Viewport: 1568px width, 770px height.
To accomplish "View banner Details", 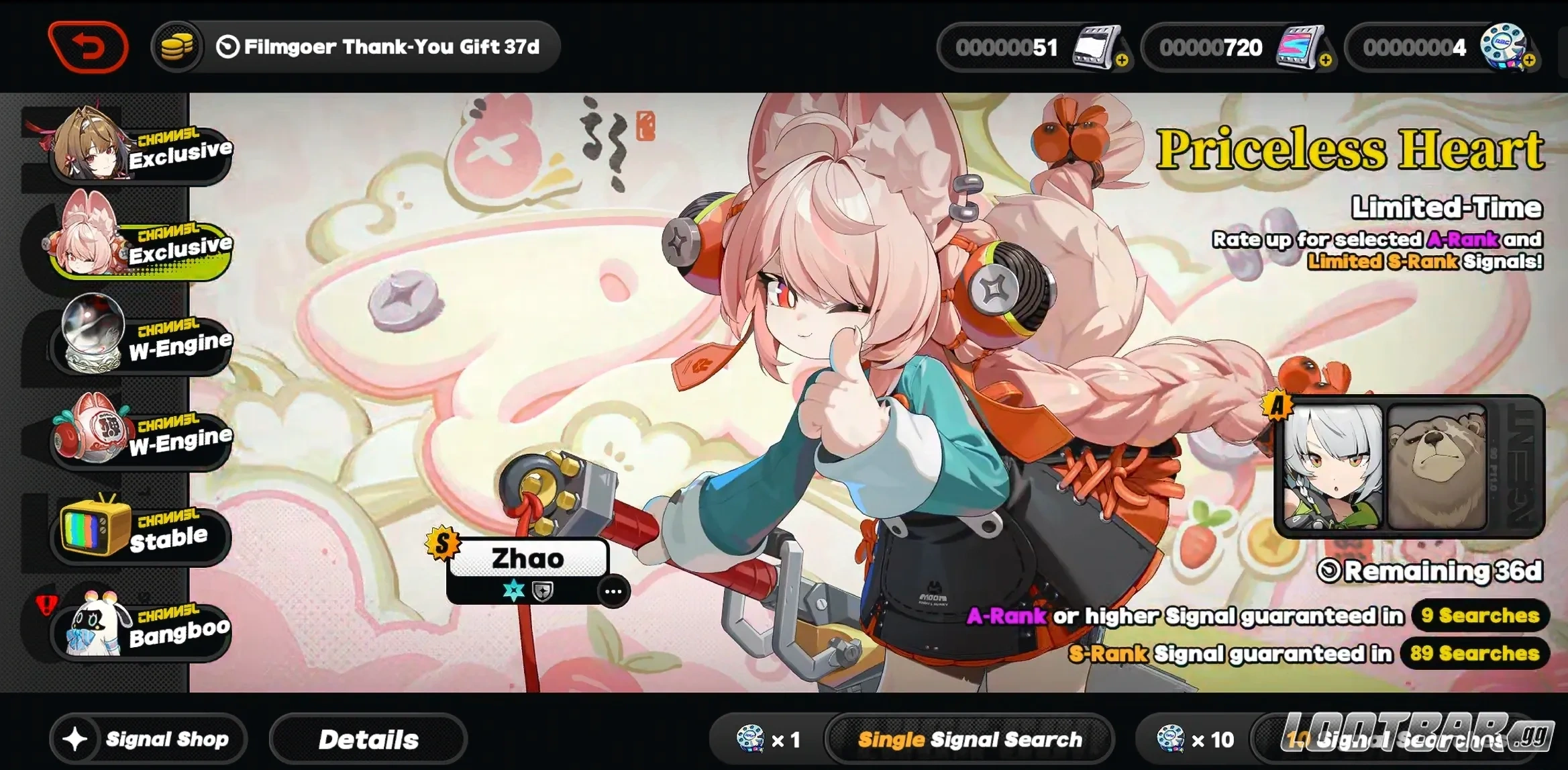I will click(x=368, y=739).
